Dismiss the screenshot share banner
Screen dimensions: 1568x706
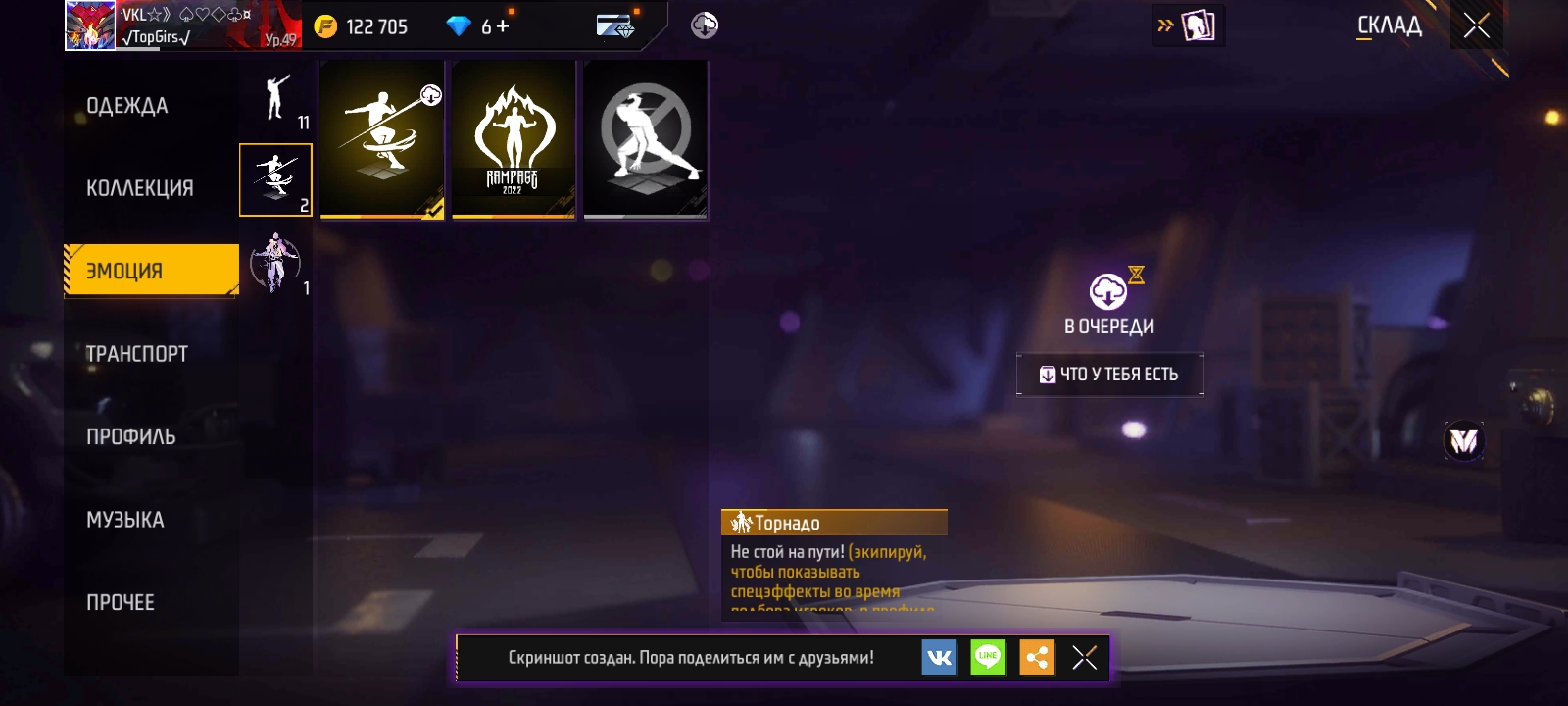click(x=1084, y=657)
